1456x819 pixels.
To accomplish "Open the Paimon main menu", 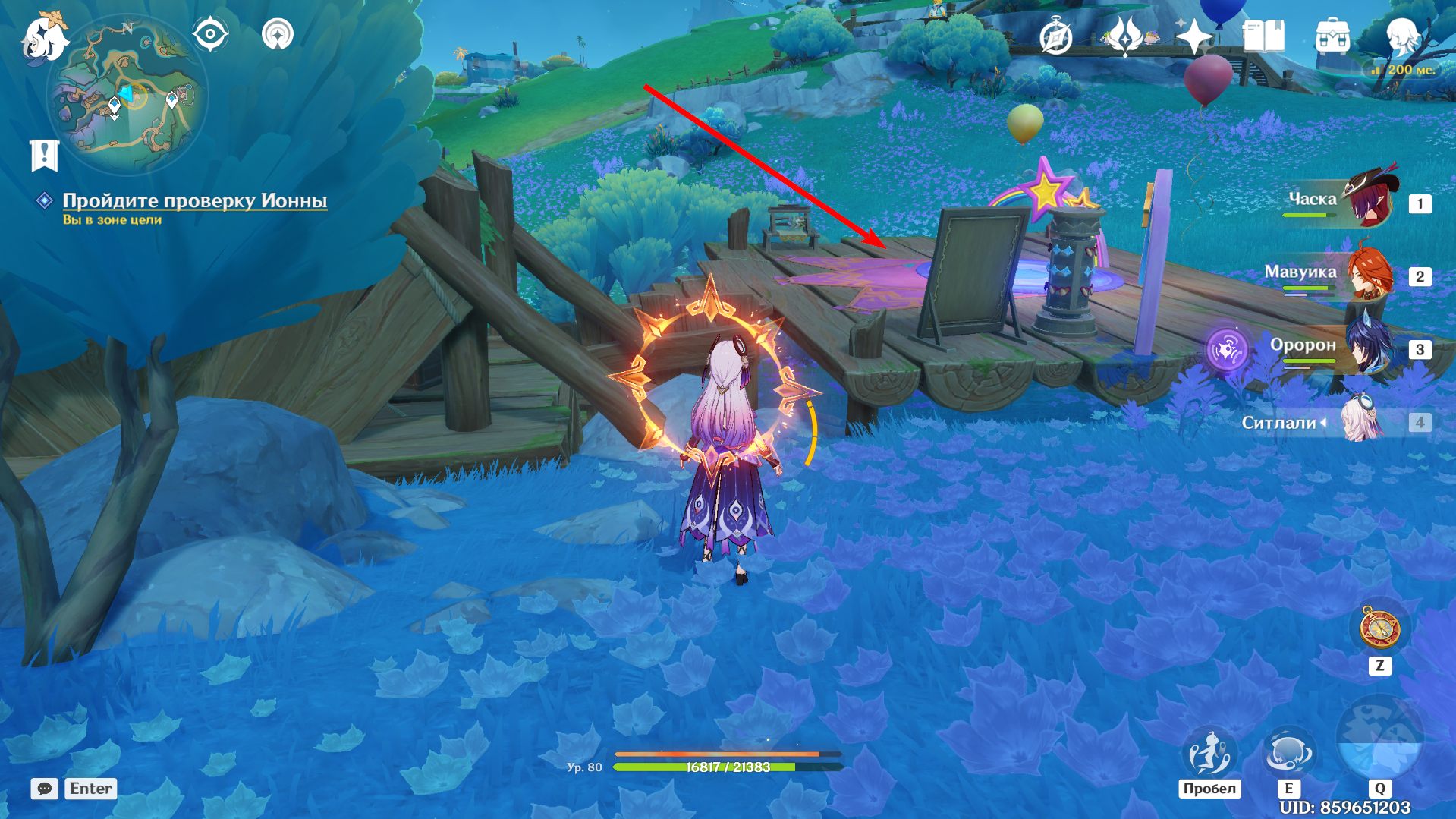I will click(x=44, y=38).
